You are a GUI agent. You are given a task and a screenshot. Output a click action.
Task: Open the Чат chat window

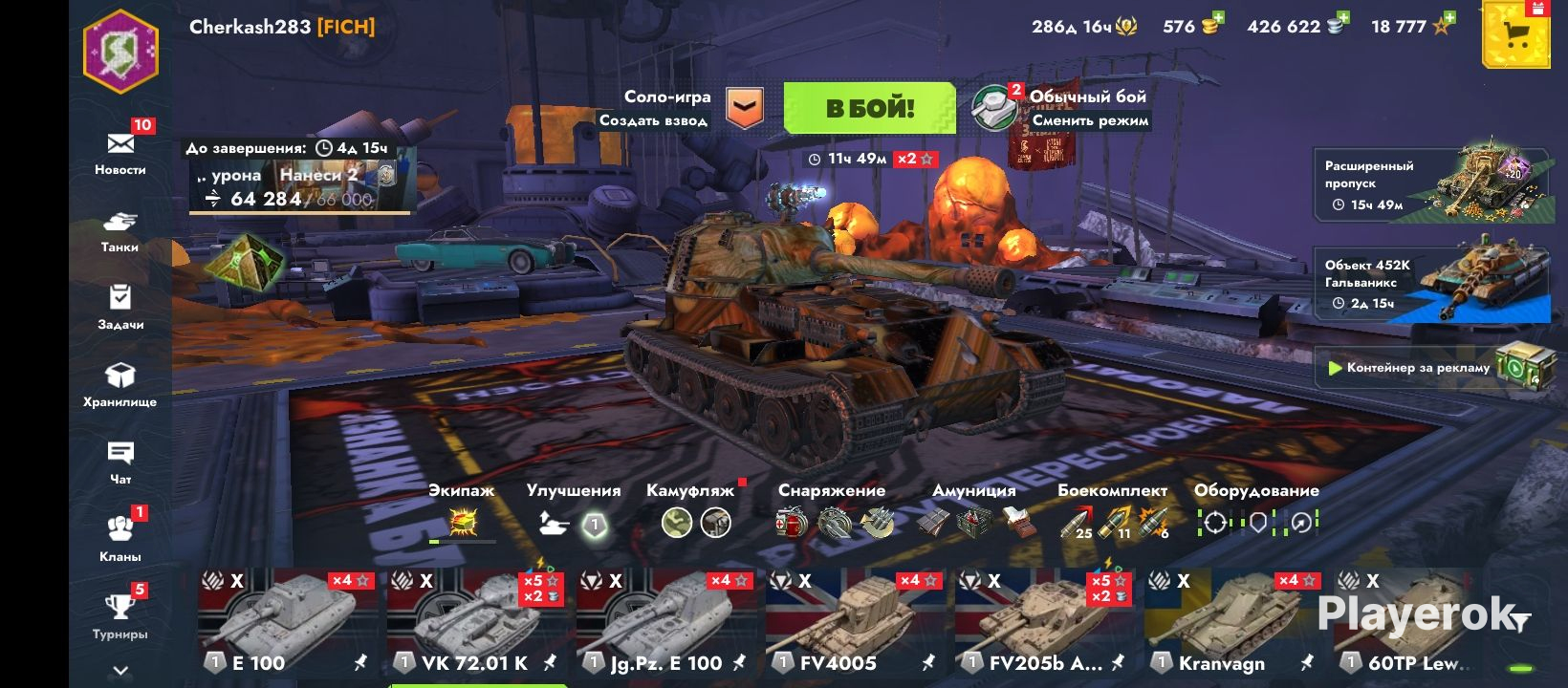120,461
